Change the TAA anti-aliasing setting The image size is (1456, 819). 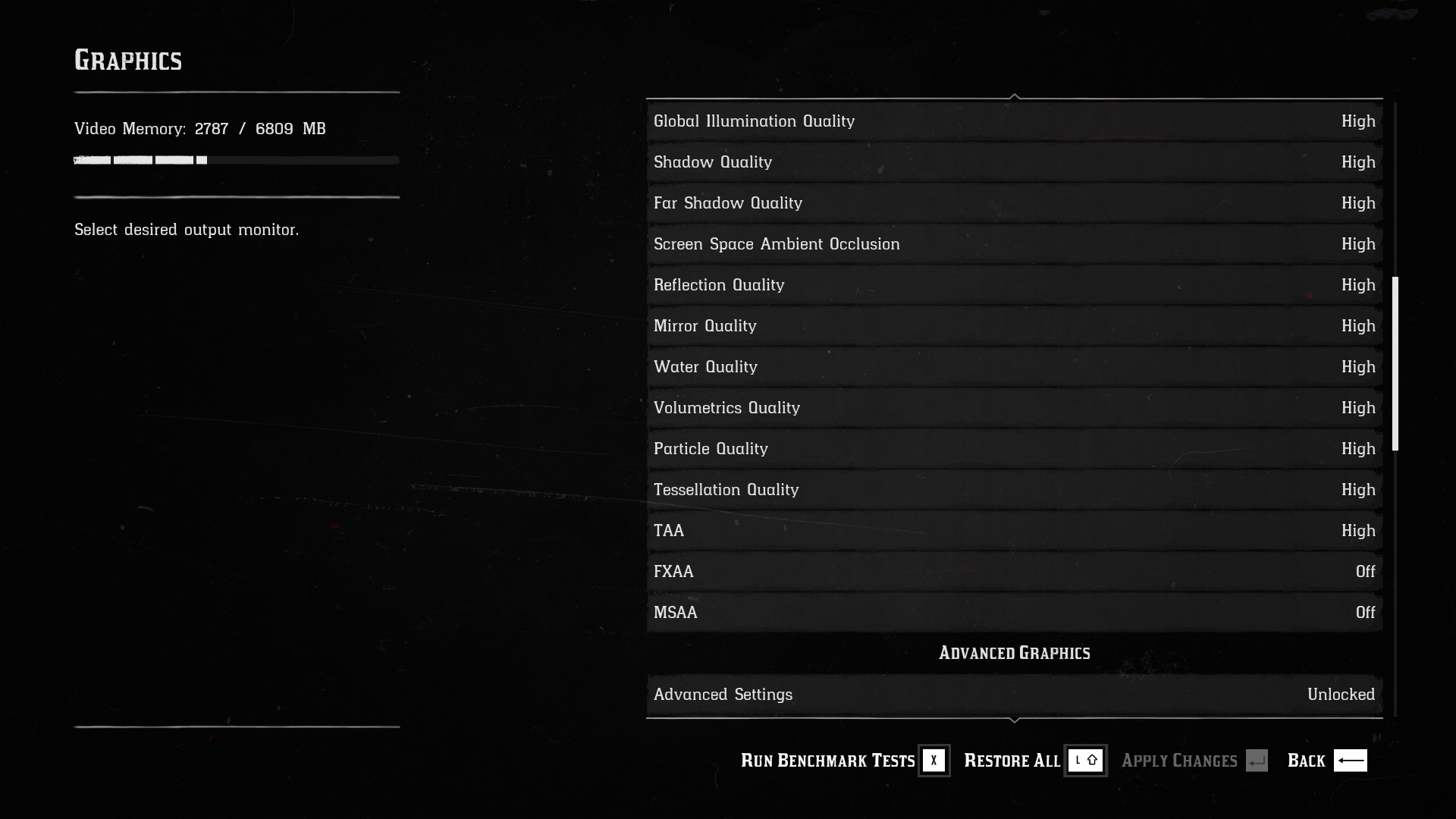pos(1014,531)
